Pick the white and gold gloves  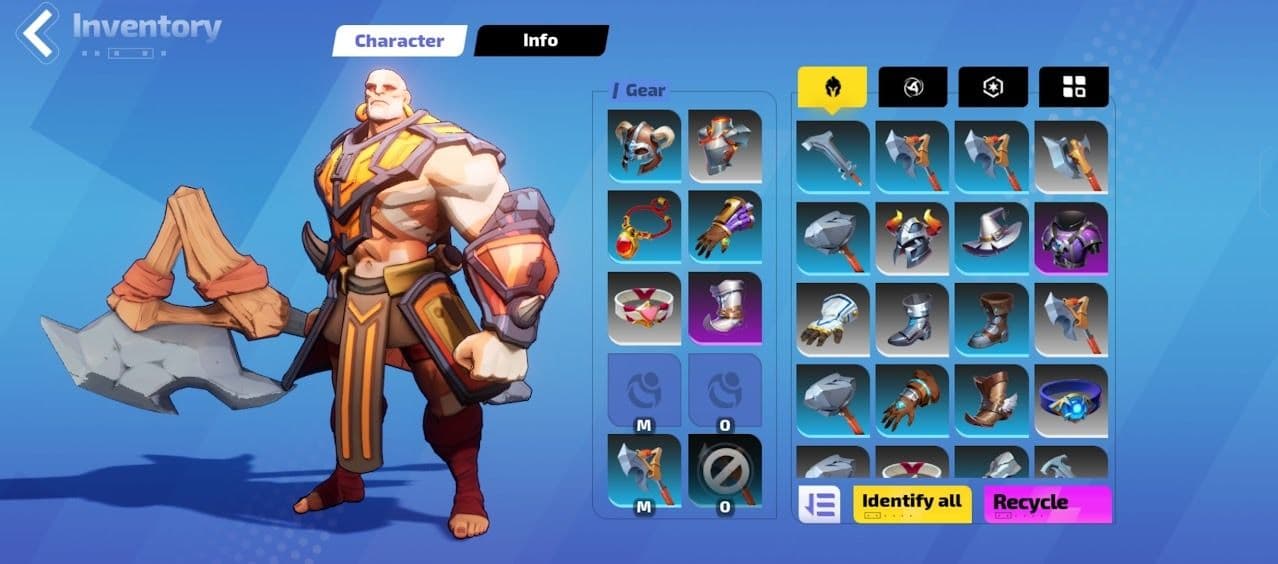[833, 319]
